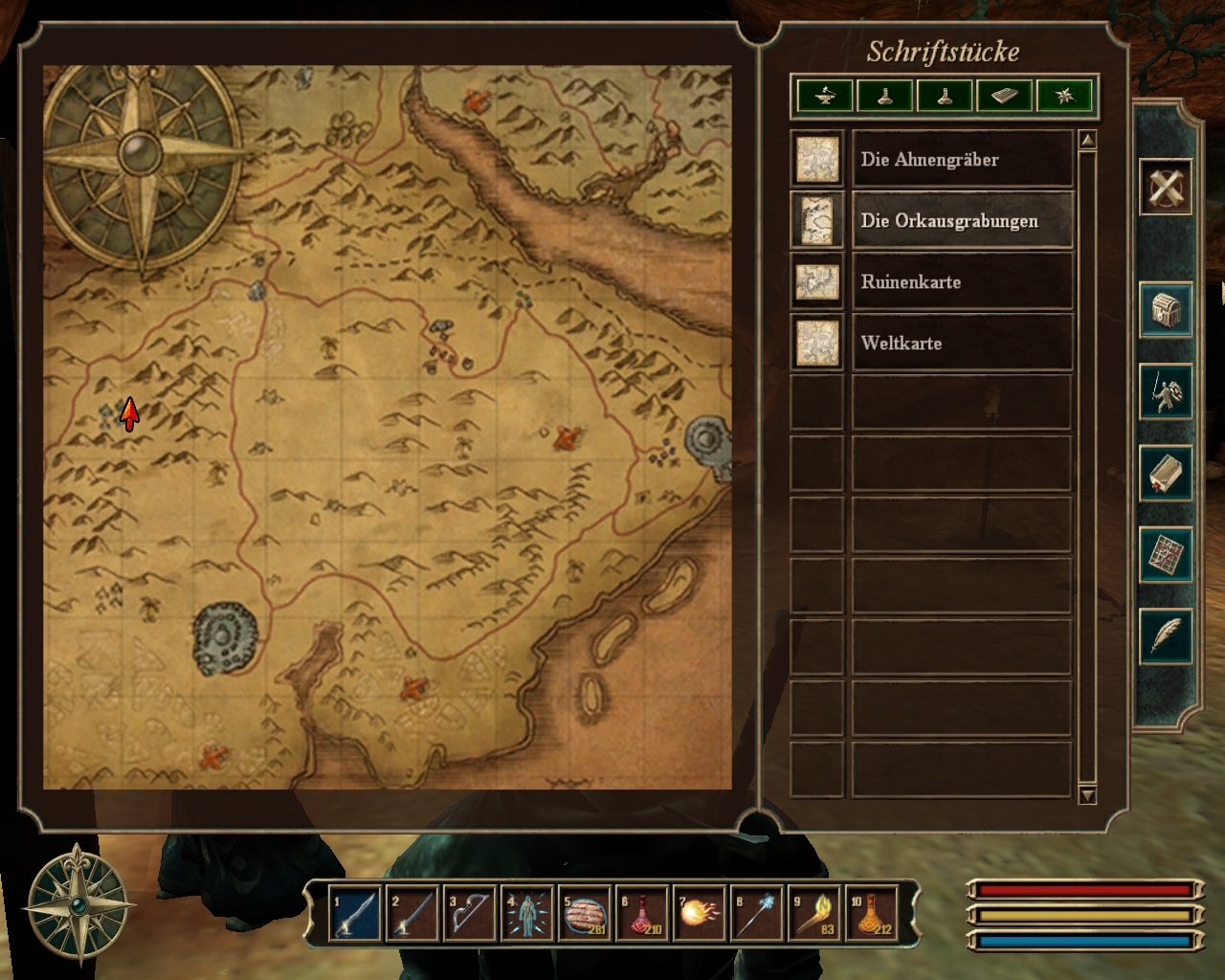Open the warrior character sheet

(x=1166, y=391)
